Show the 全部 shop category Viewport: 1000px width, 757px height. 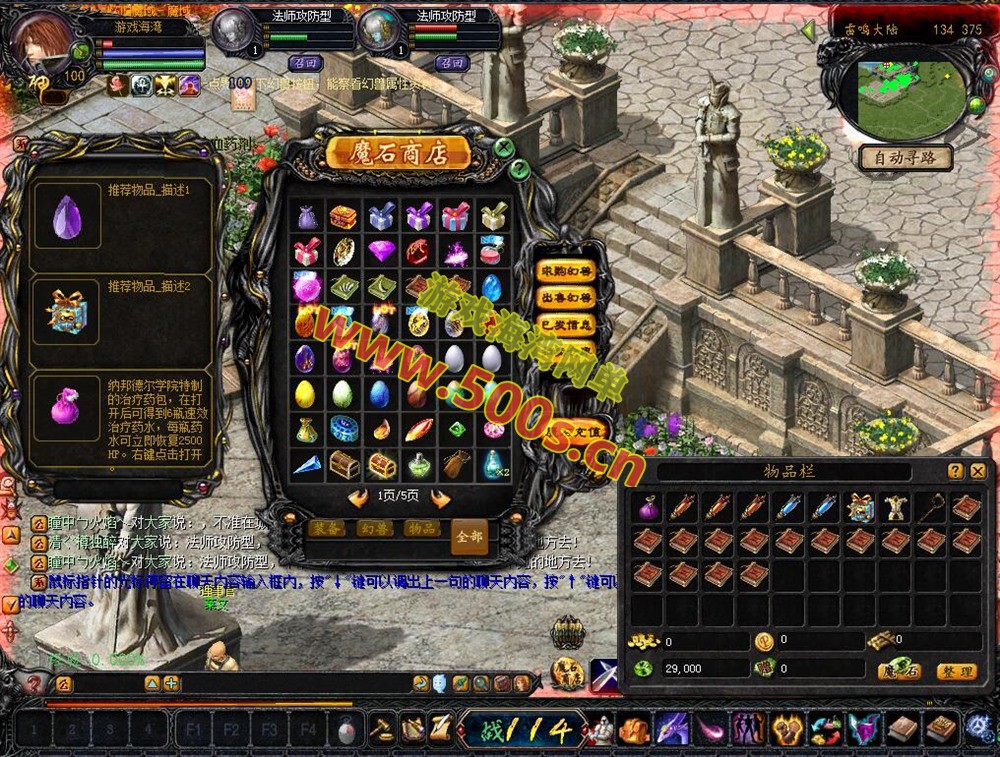[x=469, y=536]
